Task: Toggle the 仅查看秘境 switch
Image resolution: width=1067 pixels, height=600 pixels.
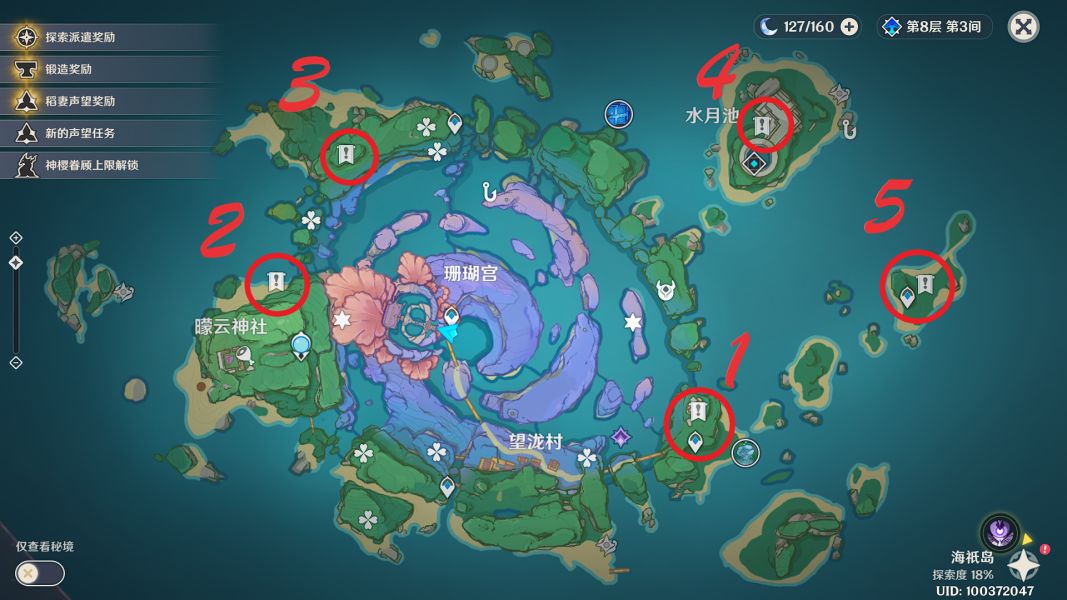Action: coord(40,573)
